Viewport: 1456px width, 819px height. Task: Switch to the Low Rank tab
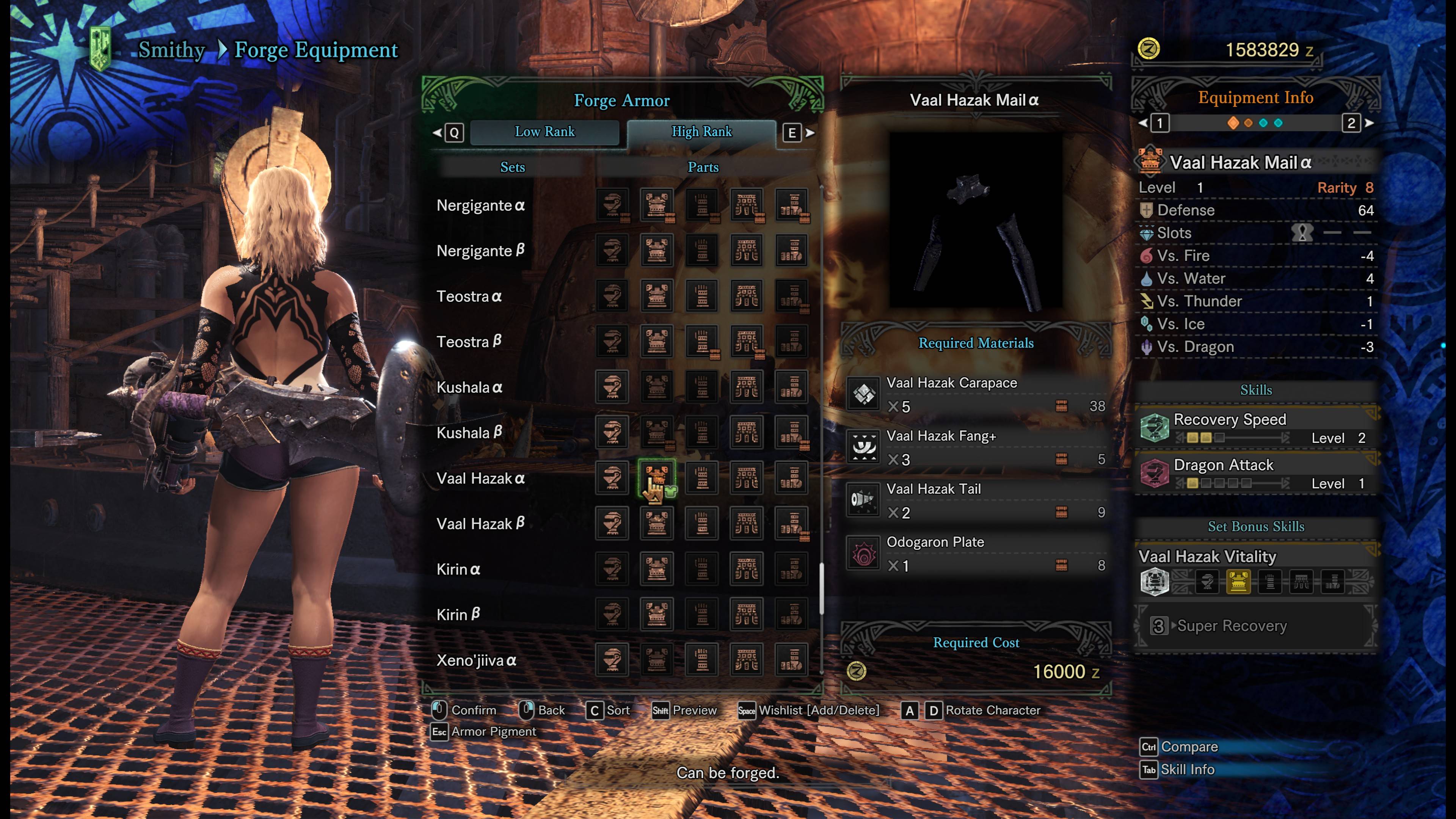tap(544, 132)
